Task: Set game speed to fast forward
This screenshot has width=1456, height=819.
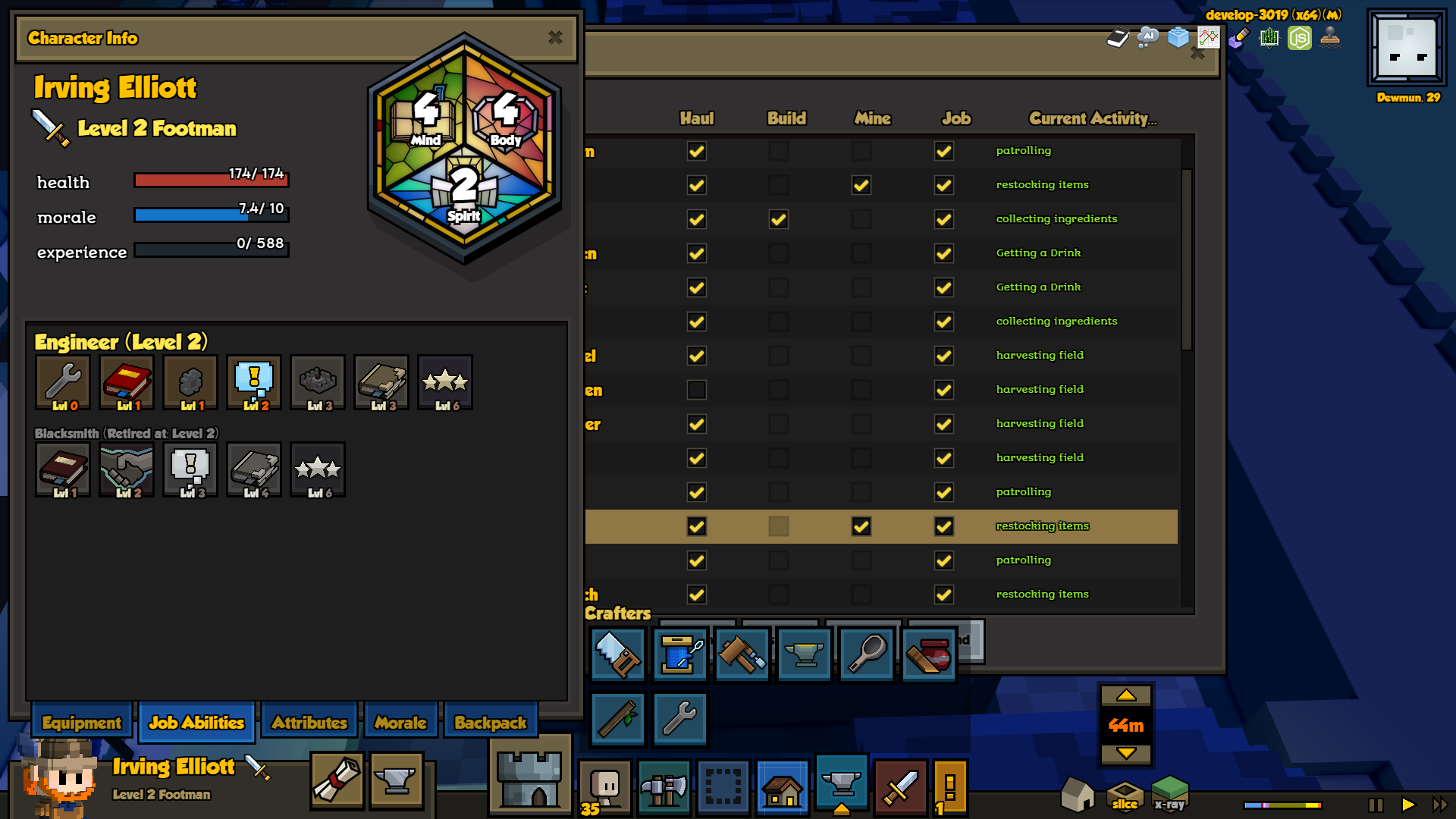Action: pos(1439,805)
